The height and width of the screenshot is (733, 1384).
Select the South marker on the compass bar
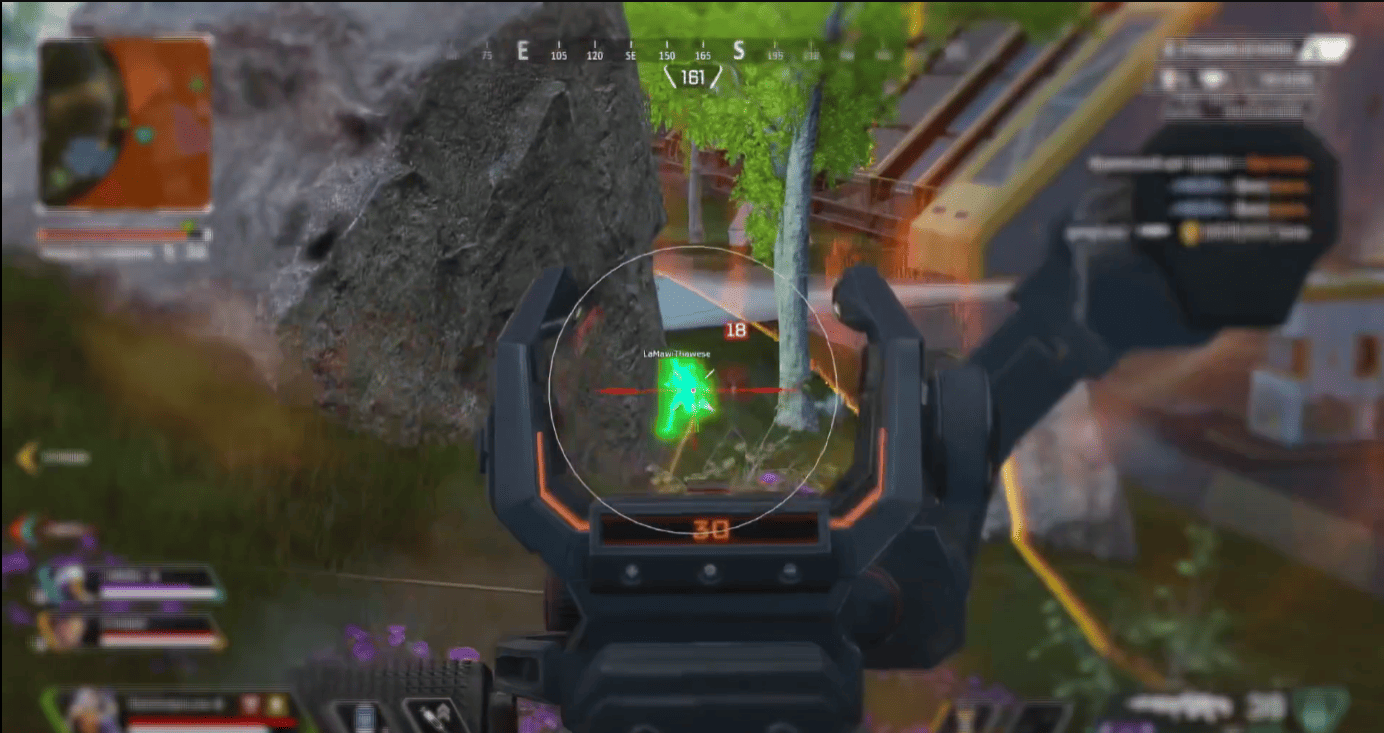pos(740,50)
